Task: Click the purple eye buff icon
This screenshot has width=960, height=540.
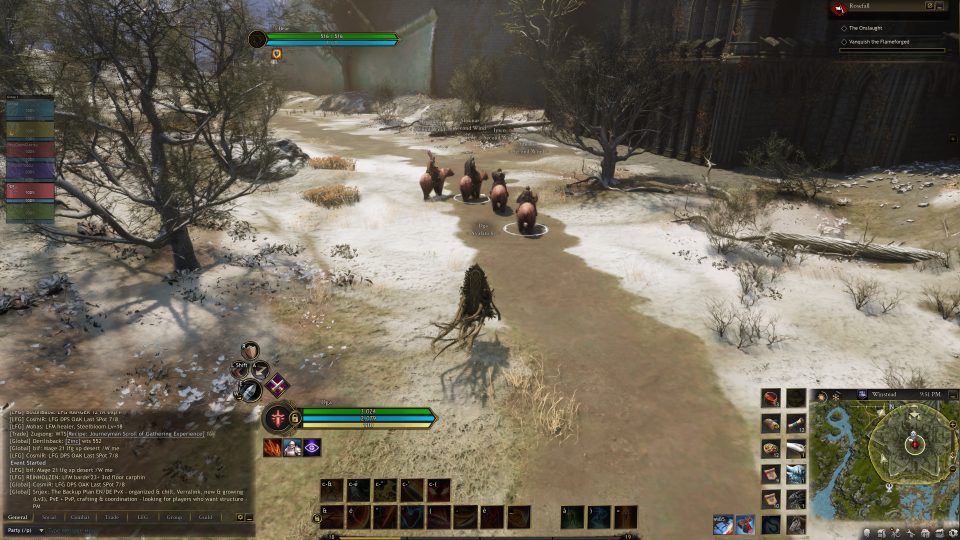Action: (x=312, y=448)
